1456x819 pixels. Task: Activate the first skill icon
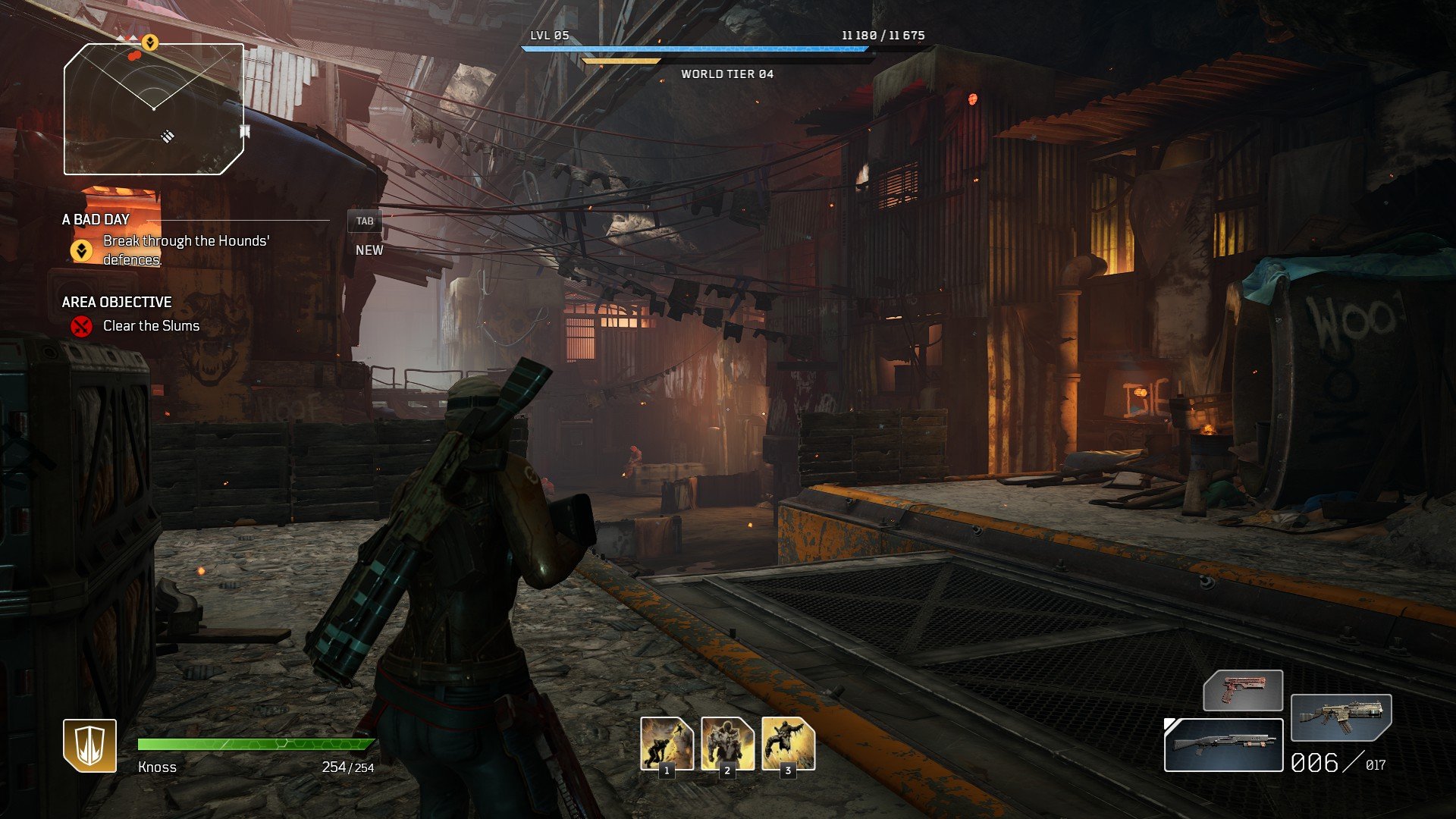667,744
